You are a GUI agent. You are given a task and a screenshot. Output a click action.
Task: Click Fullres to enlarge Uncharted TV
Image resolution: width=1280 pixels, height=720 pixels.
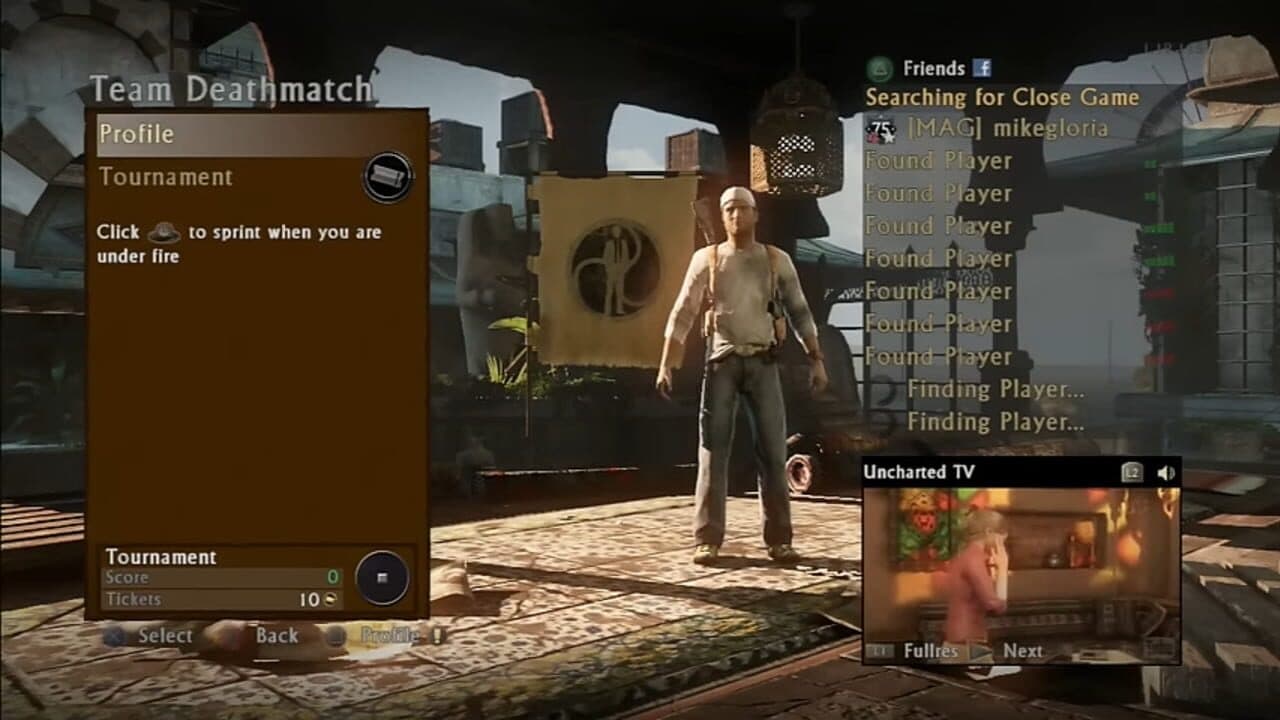coord(931,650)
